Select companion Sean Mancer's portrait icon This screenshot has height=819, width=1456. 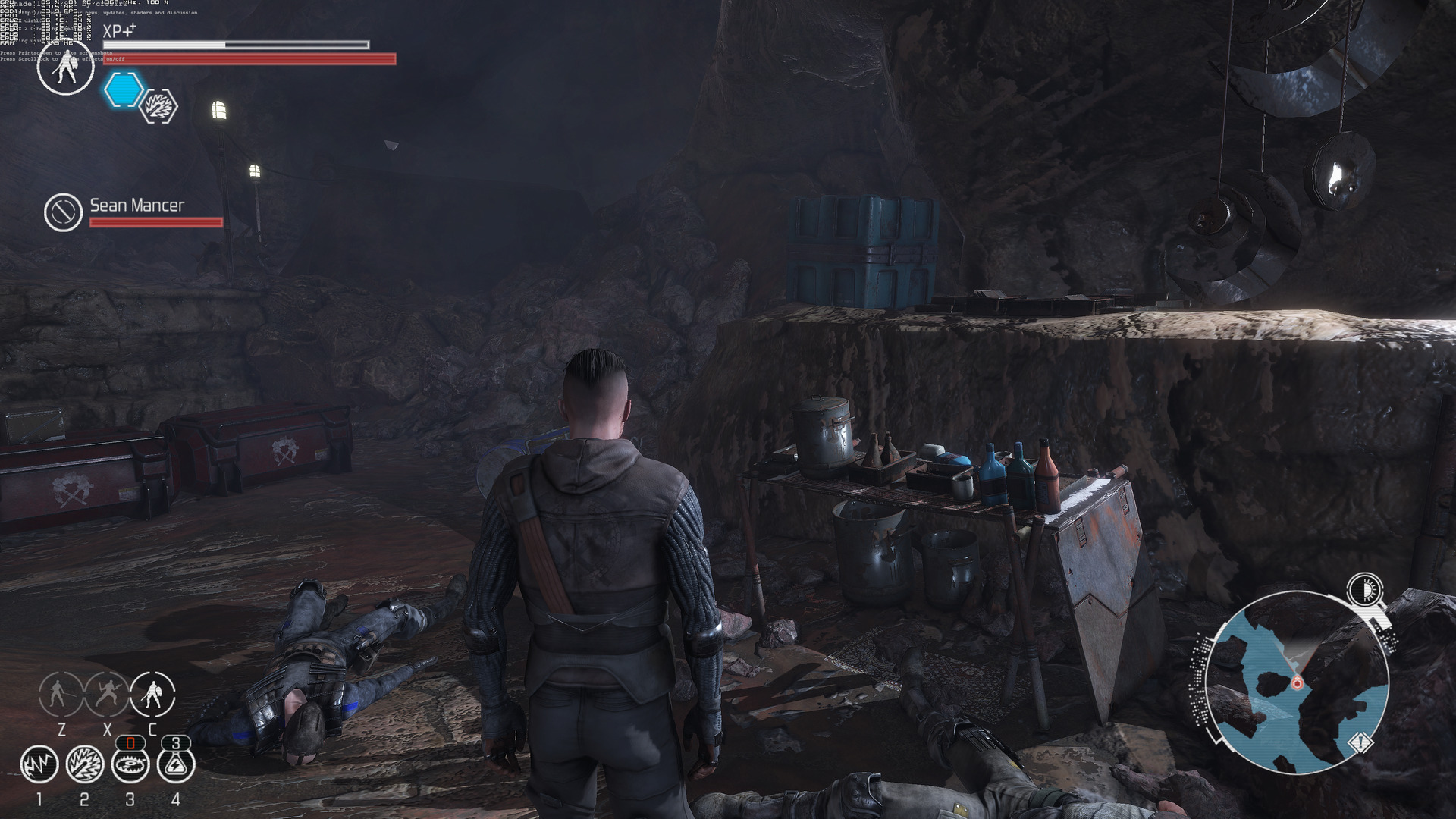[63, 212]
